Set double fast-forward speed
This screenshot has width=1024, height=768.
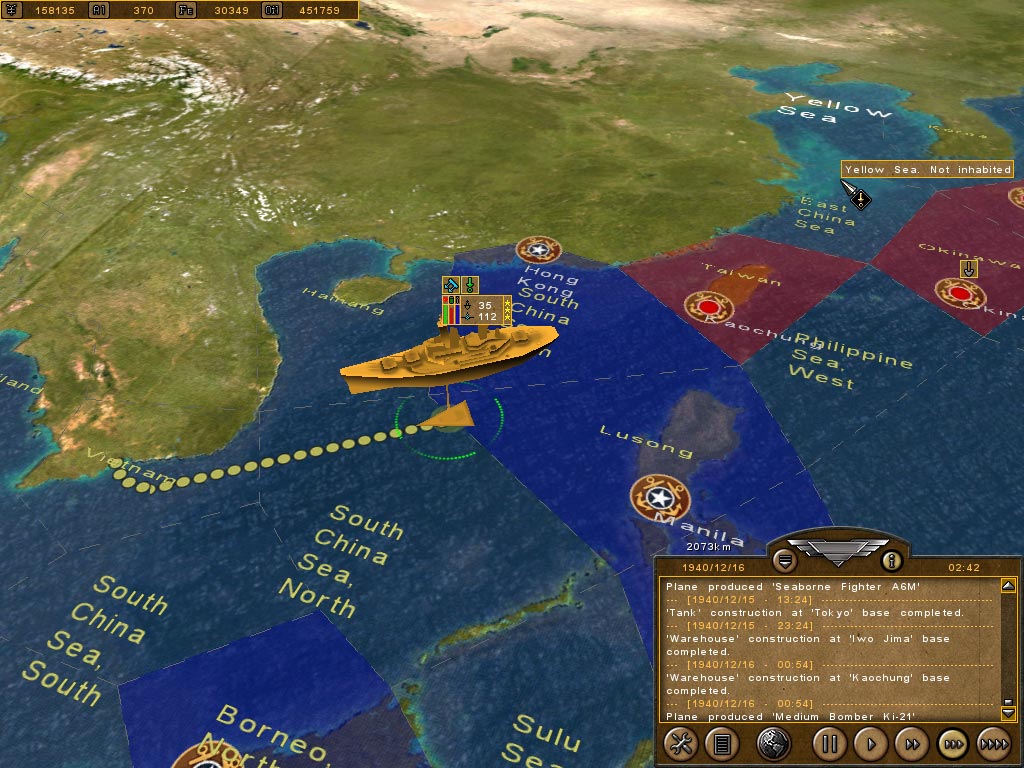912,743
